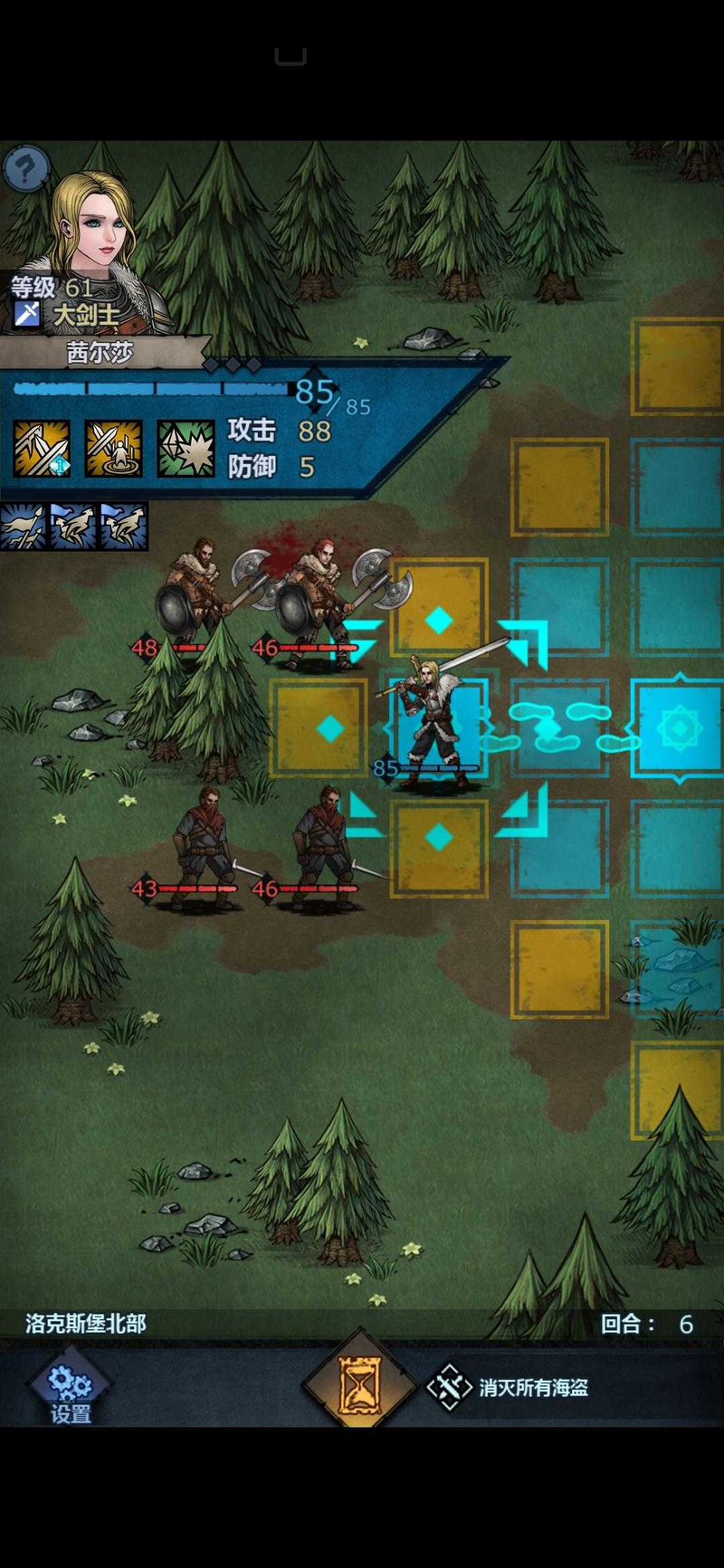
Task: Choose the green crystal burst skill
Action: (x=186, y=448)
